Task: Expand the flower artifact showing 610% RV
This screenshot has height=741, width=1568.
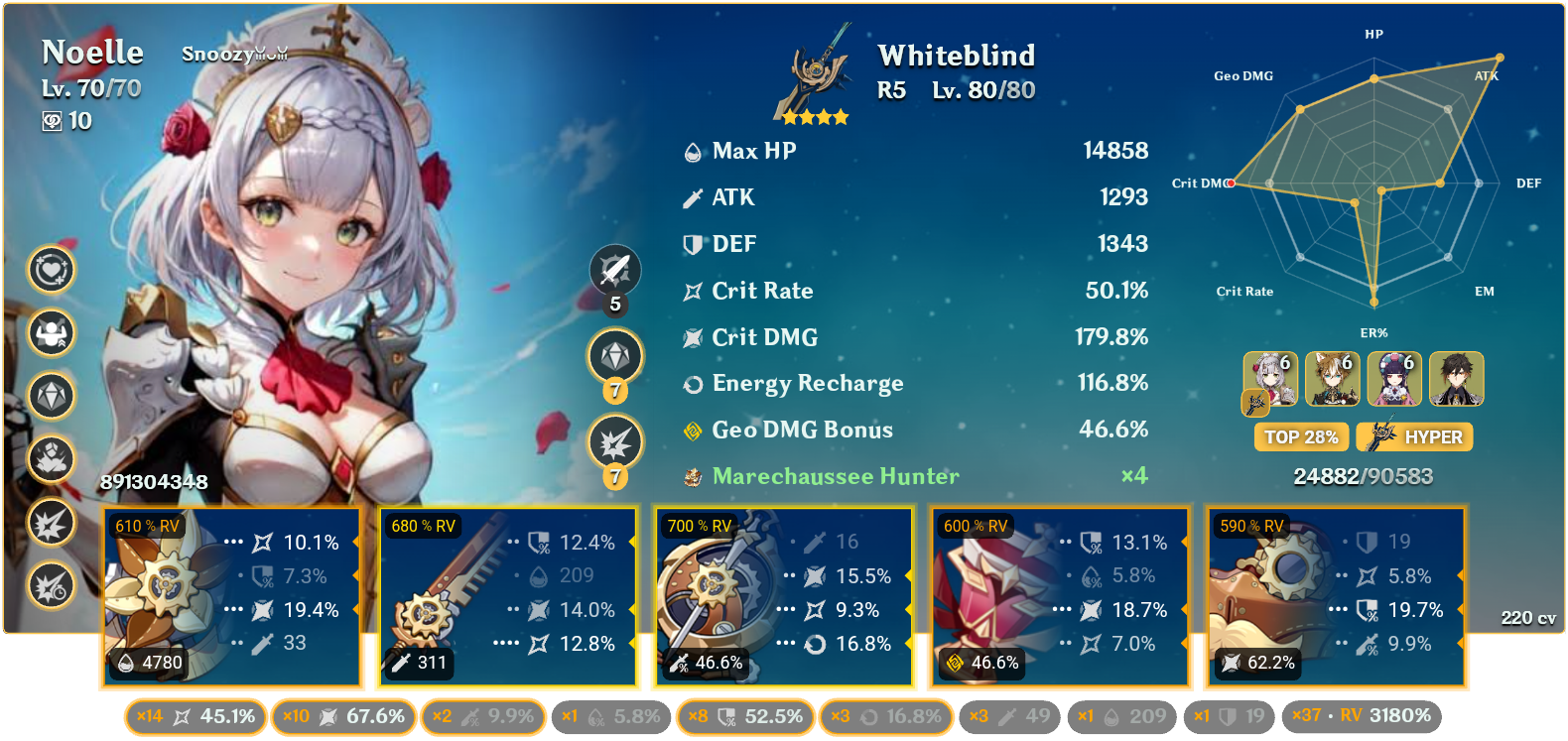Action: tap(230, 595)
